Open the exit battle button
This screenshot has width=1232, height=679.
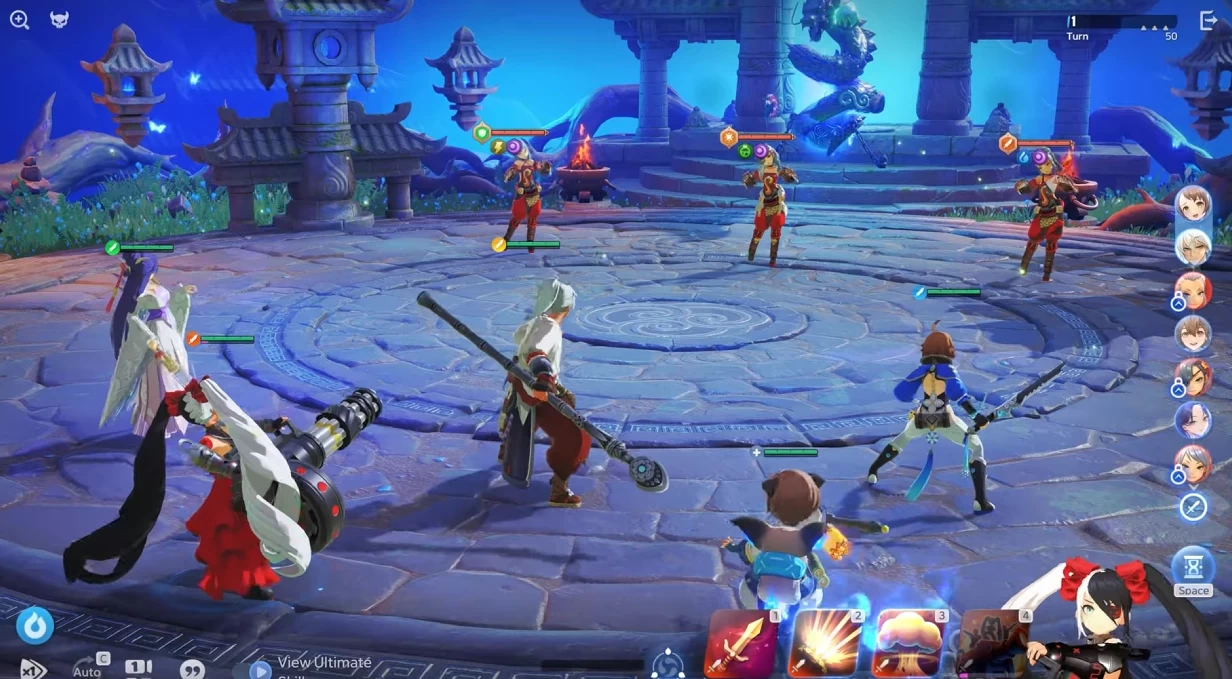click(1208, 21)
